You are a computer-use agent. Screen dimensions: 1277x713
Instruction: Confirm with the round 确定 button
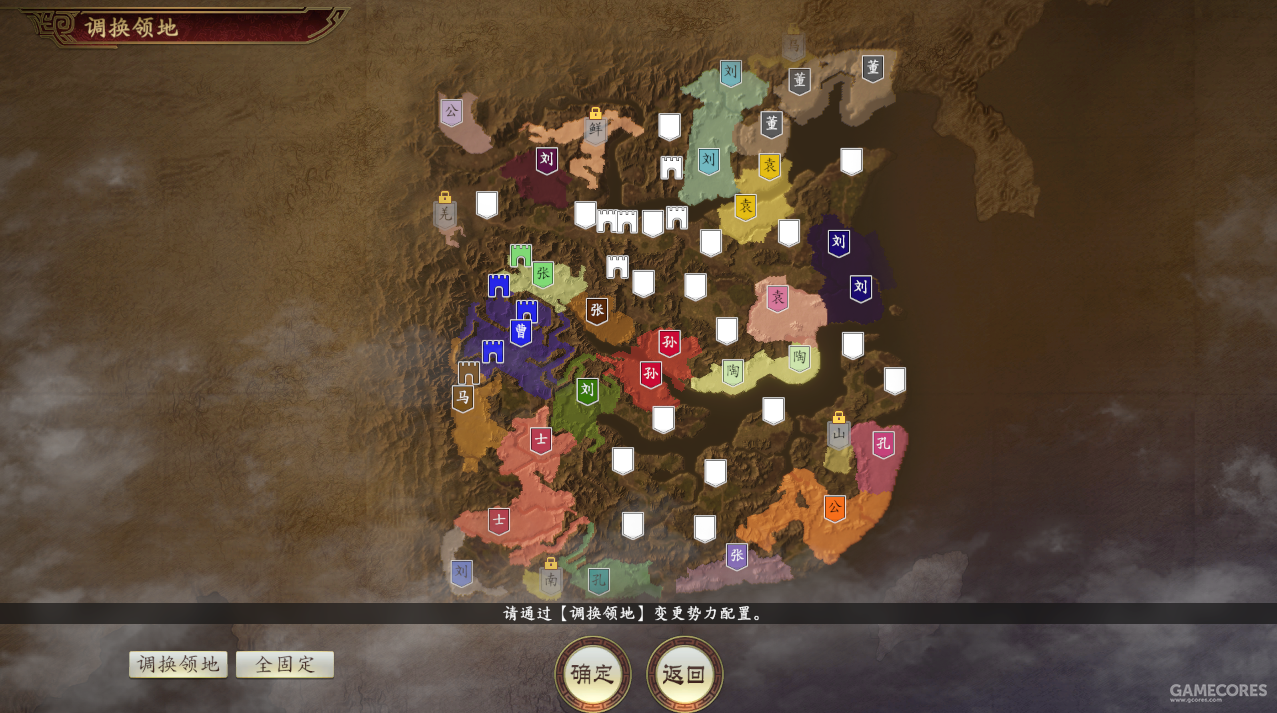[x=592, y=674]
